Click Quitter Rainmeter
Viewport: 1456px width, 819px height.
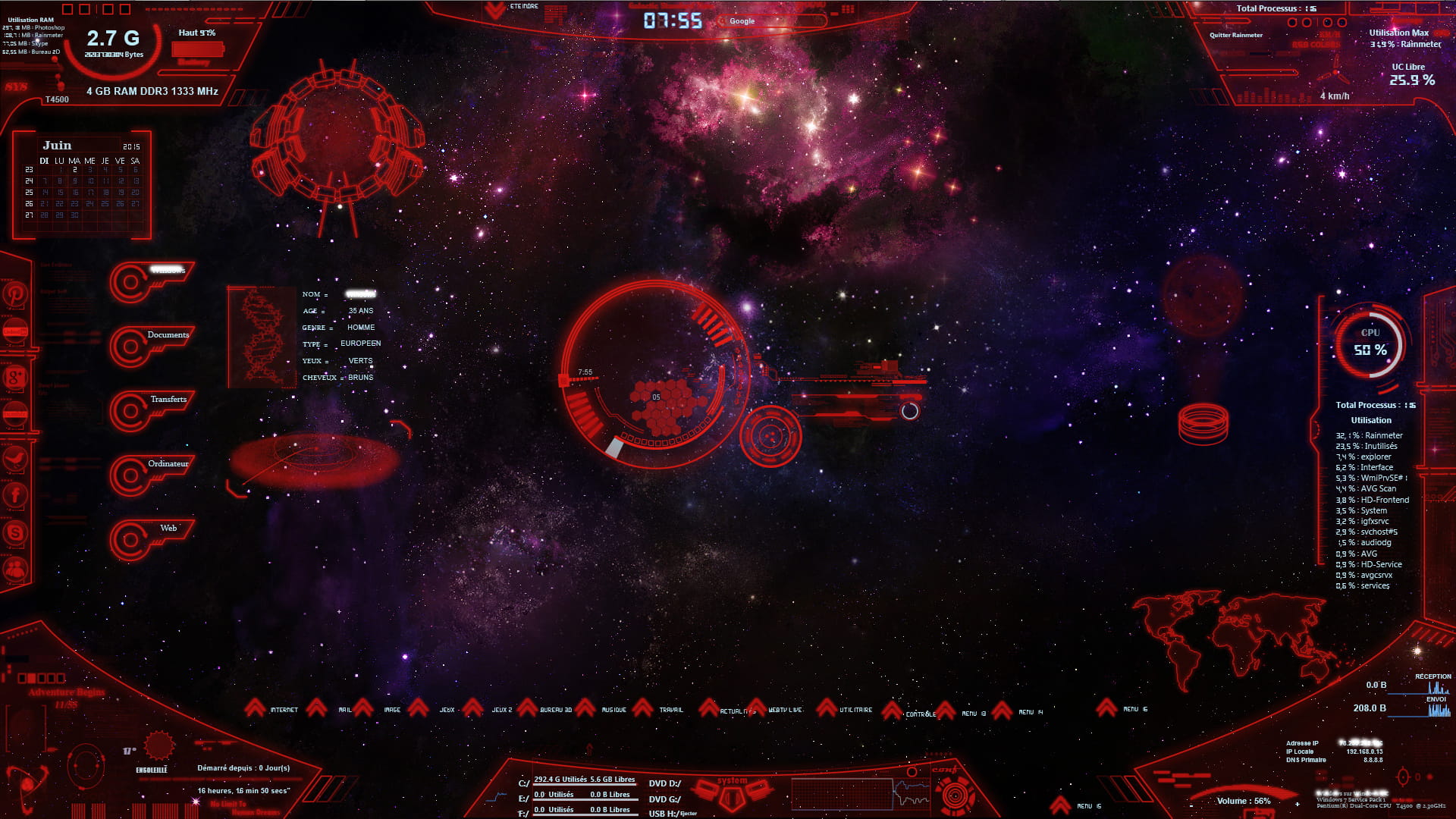[1235, 35]
